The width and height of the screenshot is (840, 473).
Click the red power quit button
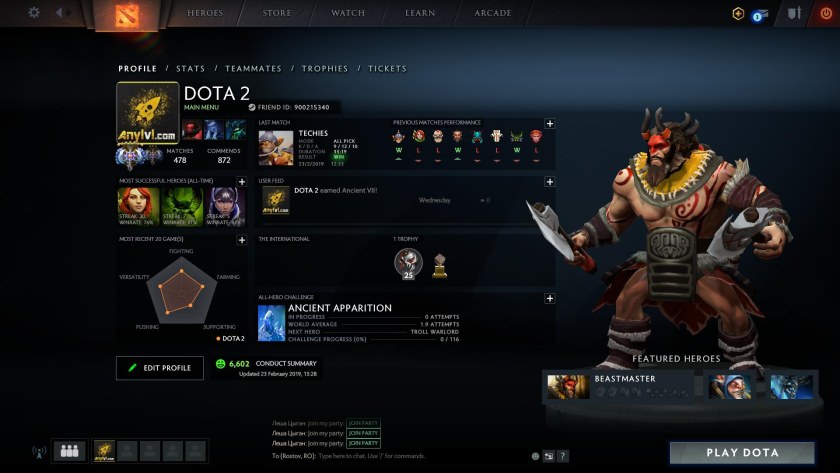coord(825,14)
